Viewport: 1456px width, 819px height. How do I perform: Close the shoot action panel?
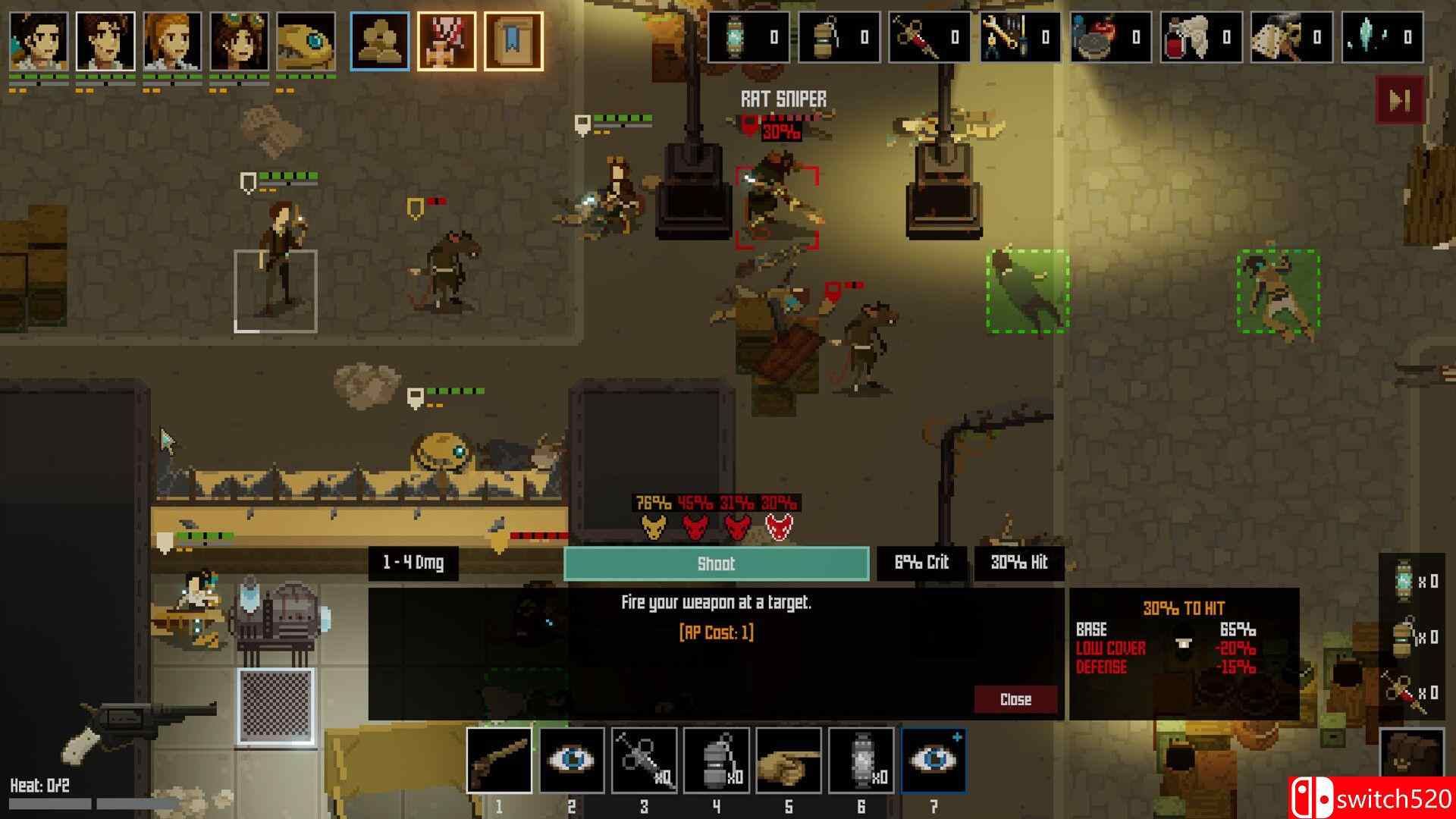click(1015, 699)
